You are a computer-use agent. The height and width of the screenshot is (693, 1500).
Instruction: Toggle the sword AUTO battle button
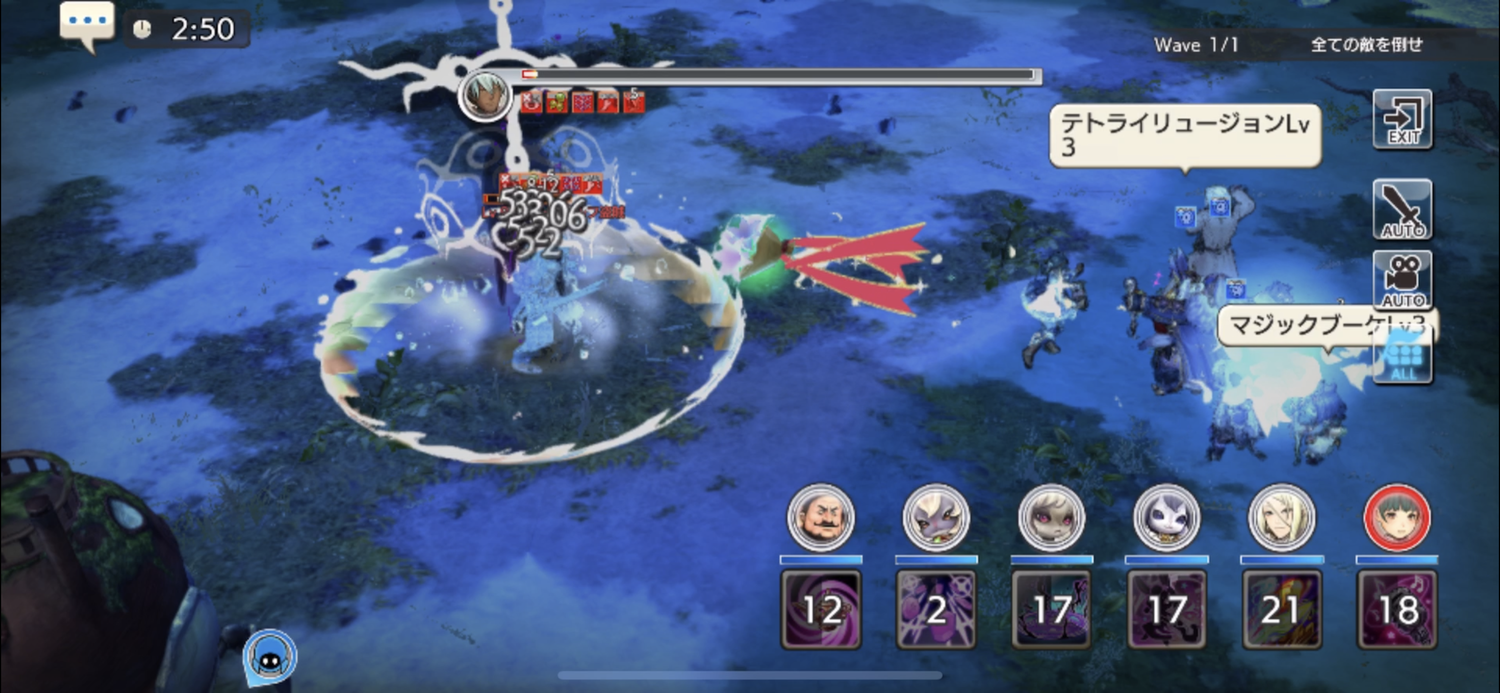(x=1402, y=209)
